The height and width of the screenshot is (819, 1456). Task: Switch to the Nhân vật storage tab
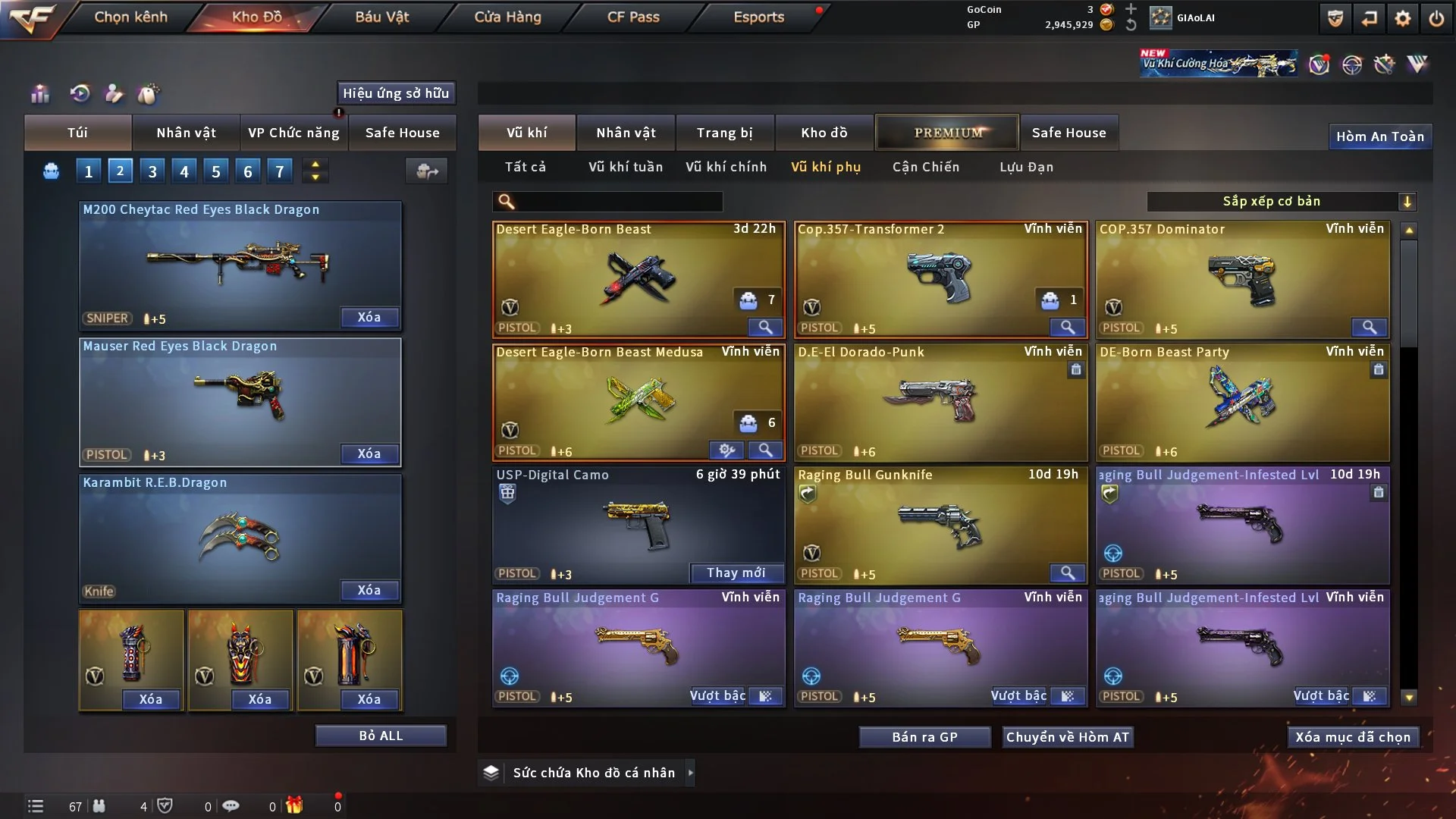click(625, 133)
